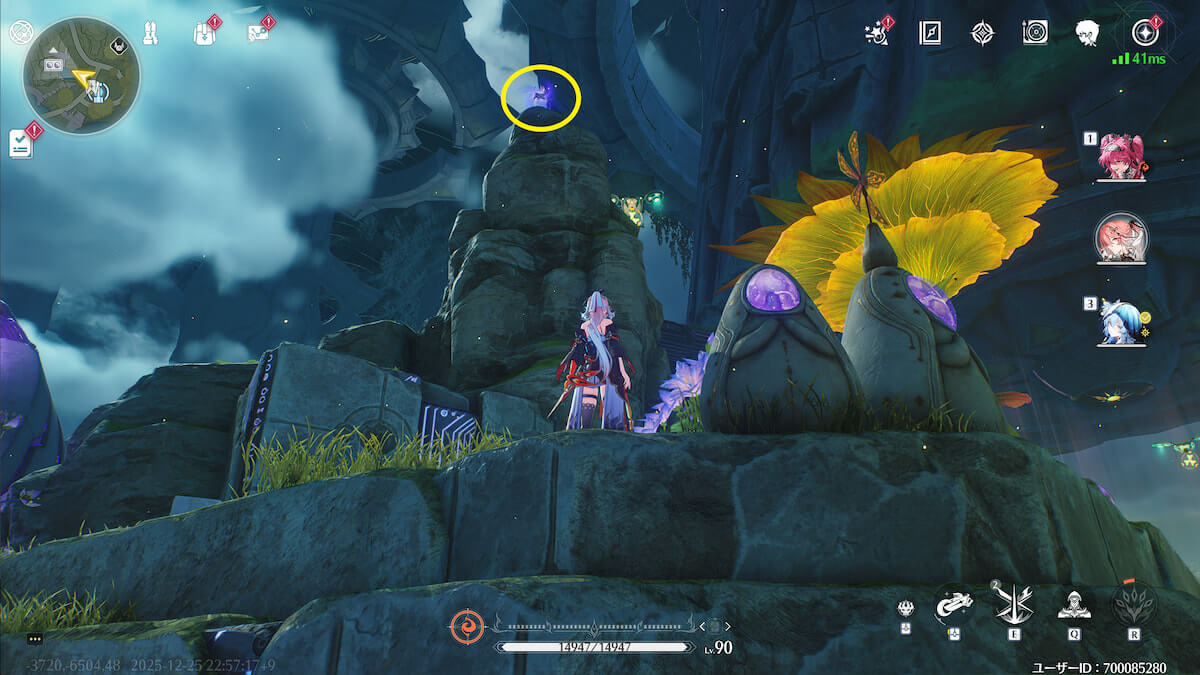Open the round star menu button
Screen dimensions: 1200x675
click(1145, 33)
